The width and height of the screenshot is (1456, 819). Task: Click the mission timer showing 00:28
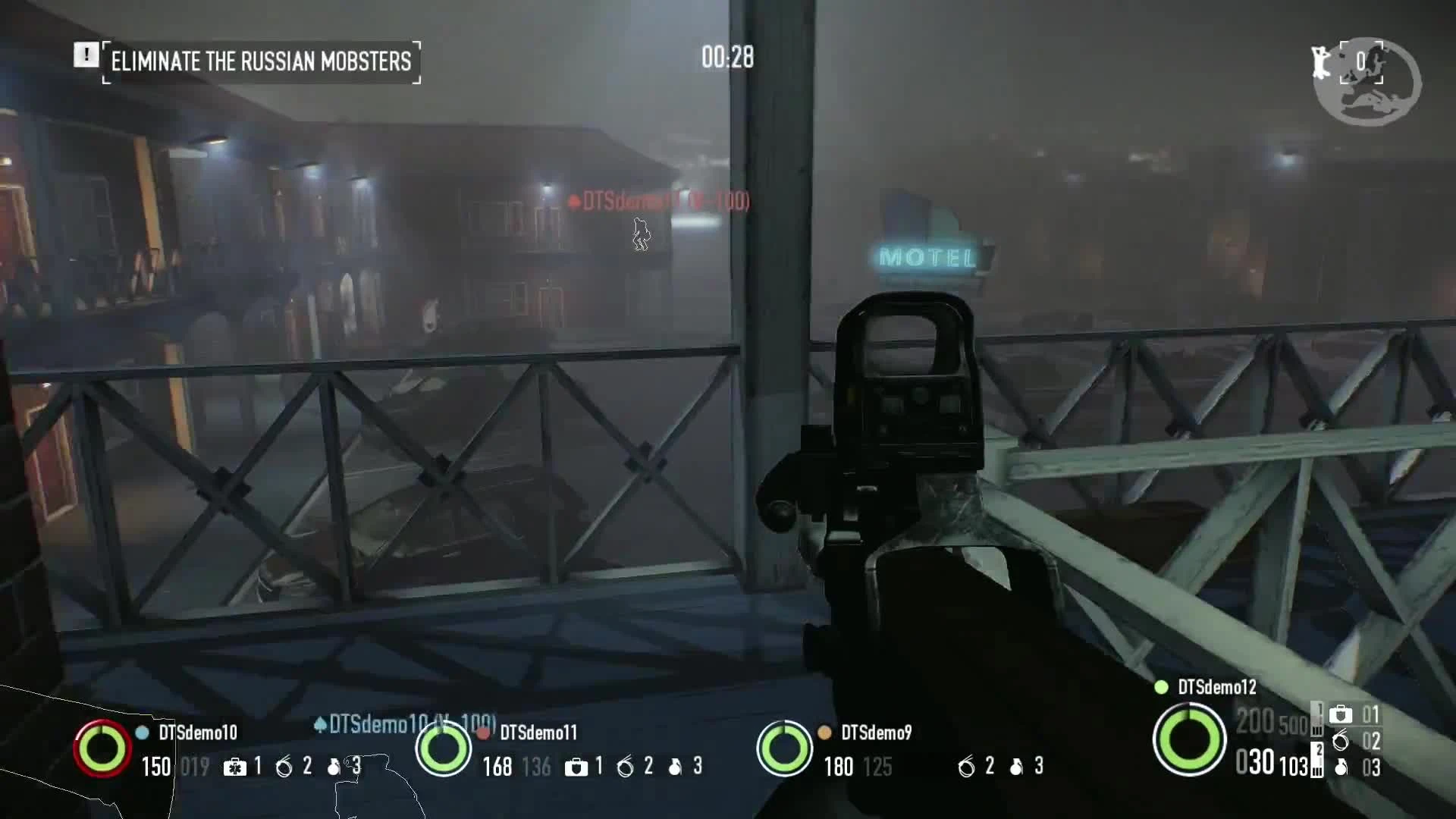(x=726, y=58)
